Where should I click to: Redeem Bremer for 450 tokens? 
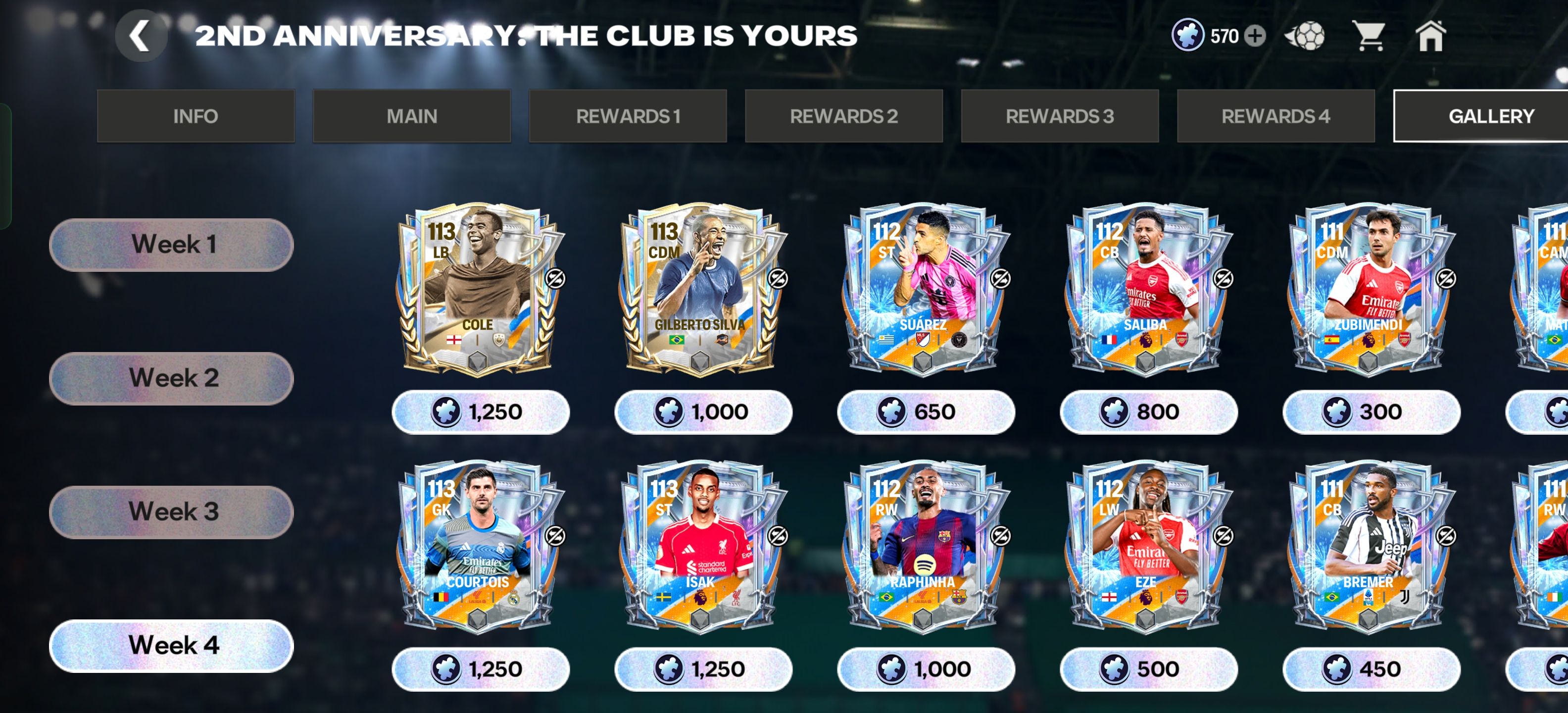point(1371,669)
